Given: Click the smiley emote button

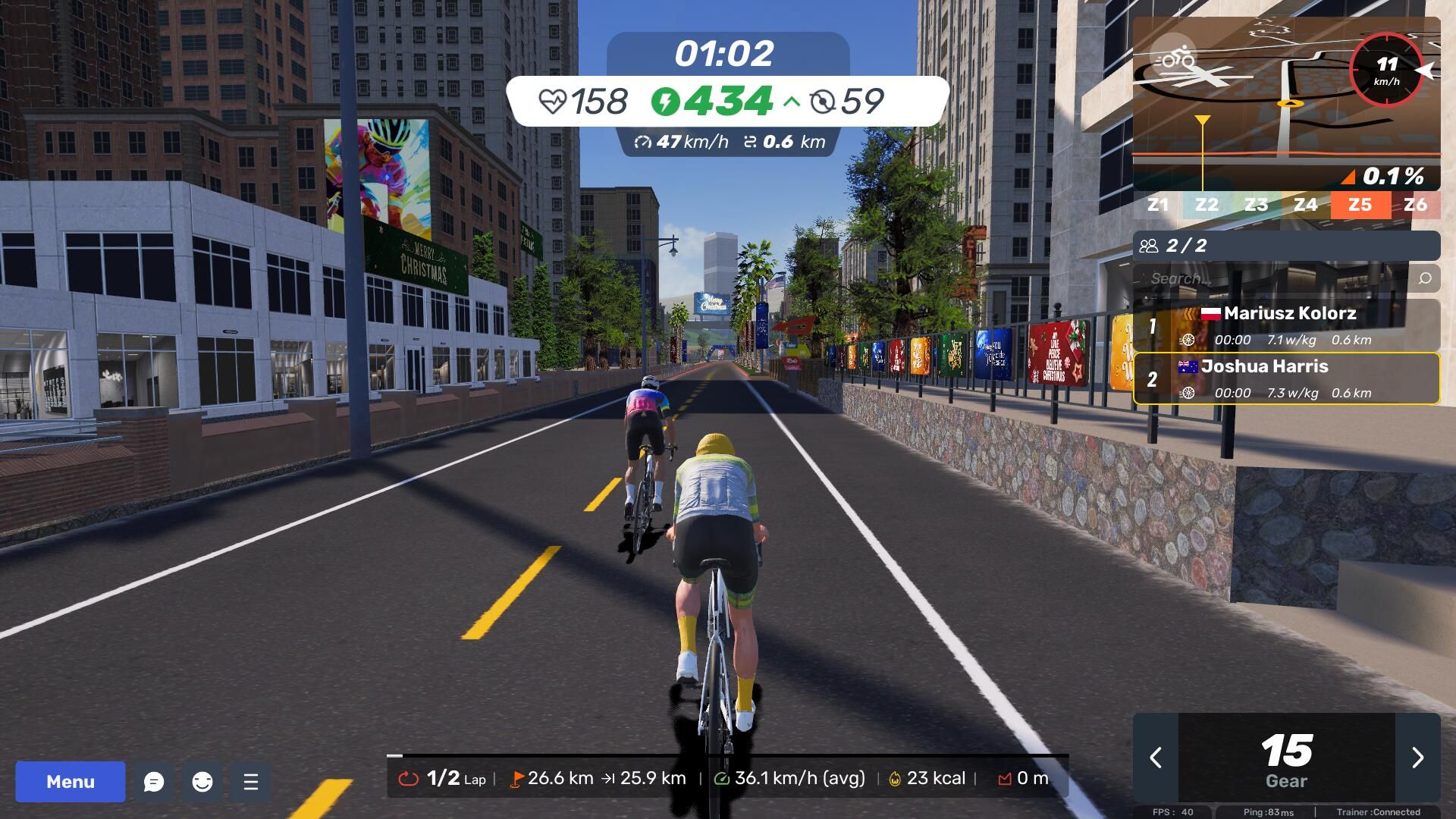Looking at the screenshot, I should coord(202,781).
